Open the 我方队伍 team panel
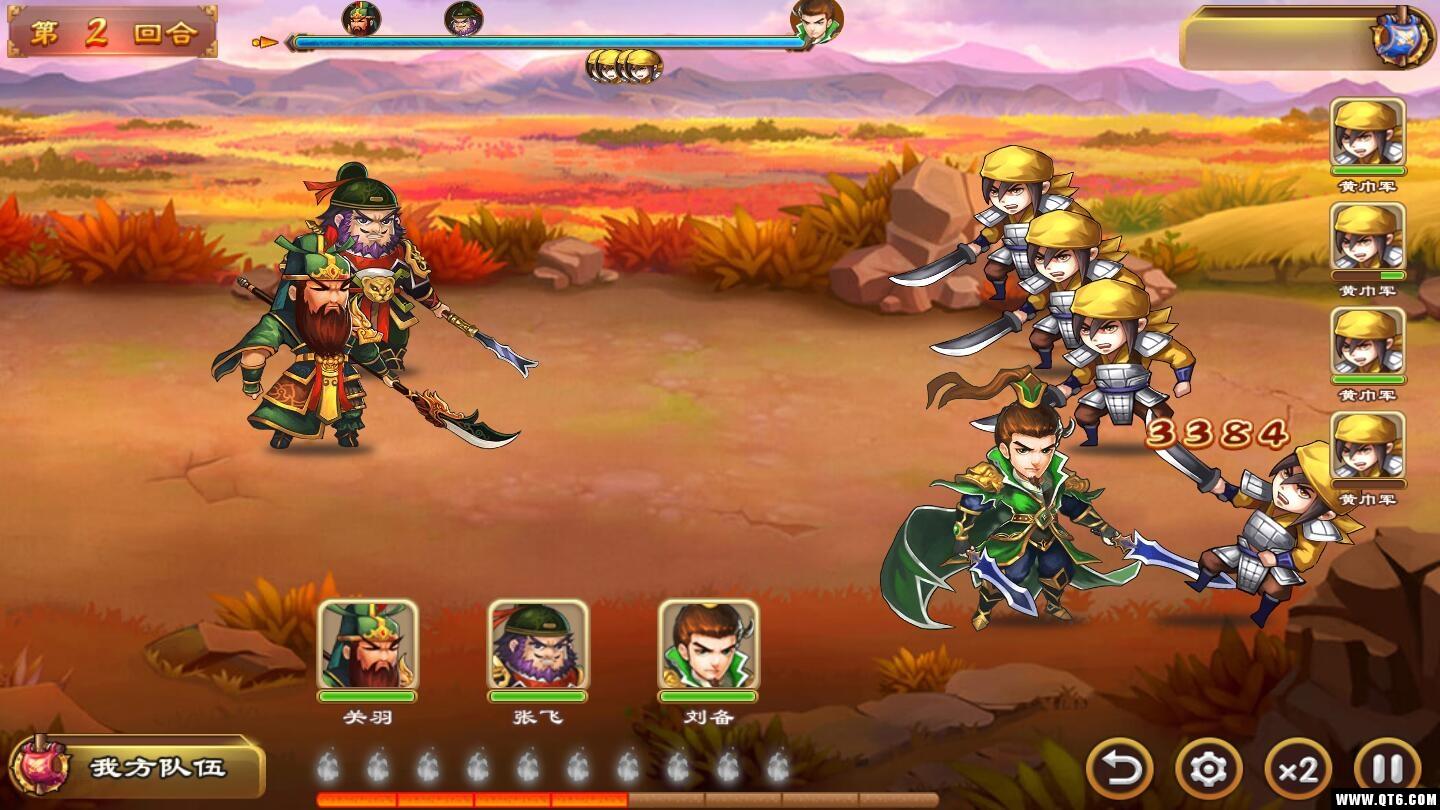Image resolution: width=1440 pixels, height=810 pixels. pyautogui.click(x=136, y=767)
